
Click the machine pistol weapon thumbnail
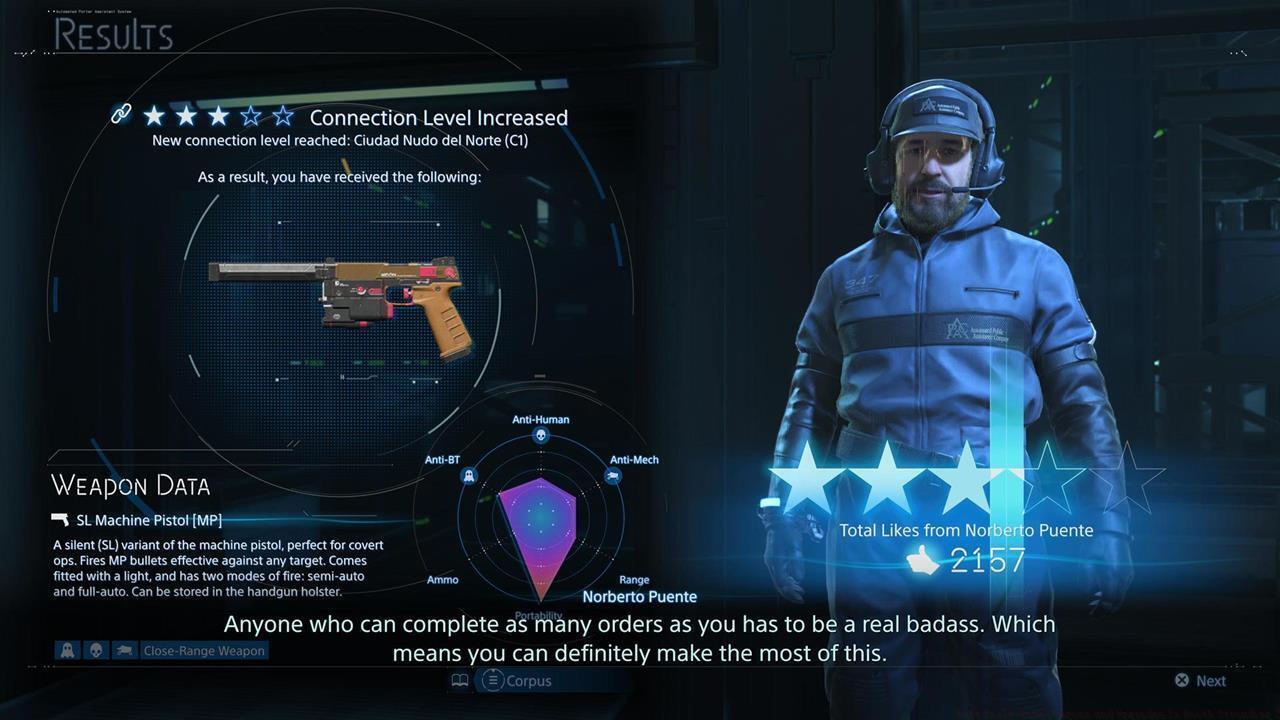340,300
